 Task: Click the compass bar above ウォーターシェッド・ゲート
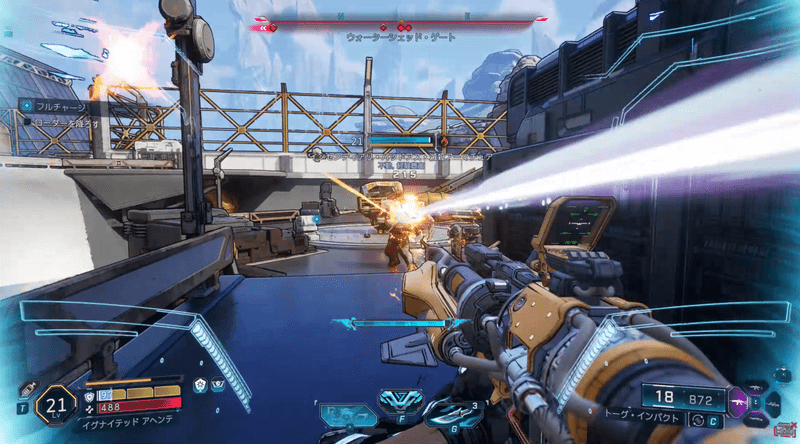pyautogui.click(x=400, y=22)
